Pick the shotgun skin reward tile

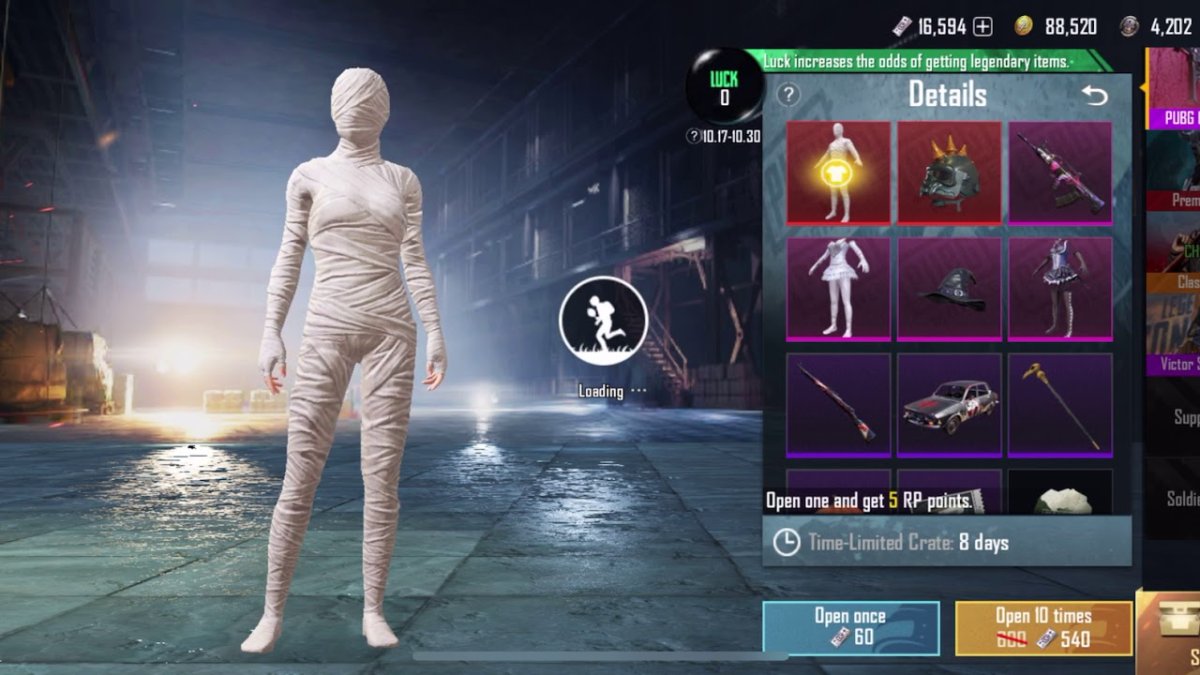[x=838, y=404]
